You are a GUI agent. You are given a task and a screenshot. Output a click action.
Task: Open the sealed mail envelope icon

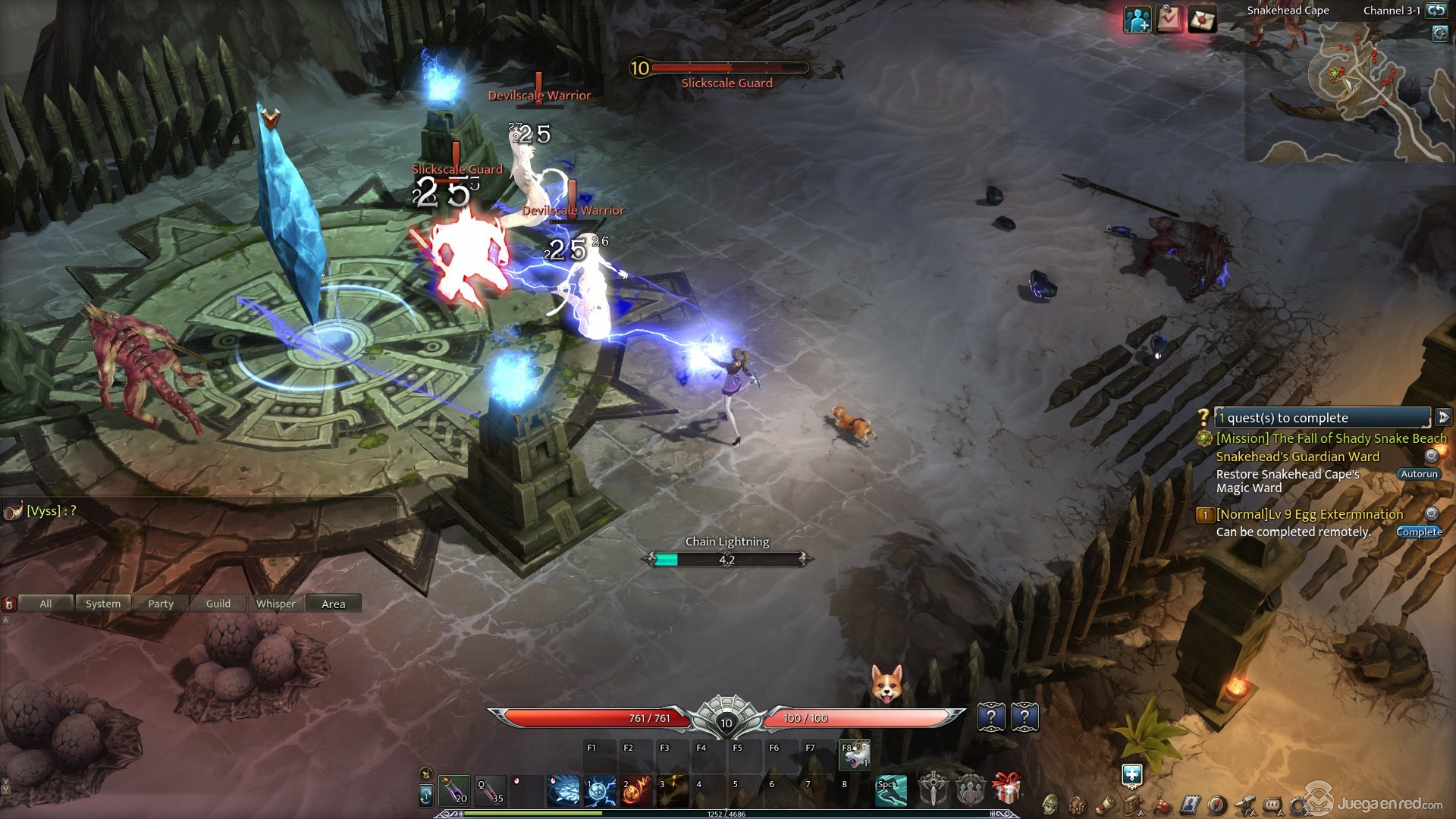coord(1202,20)
